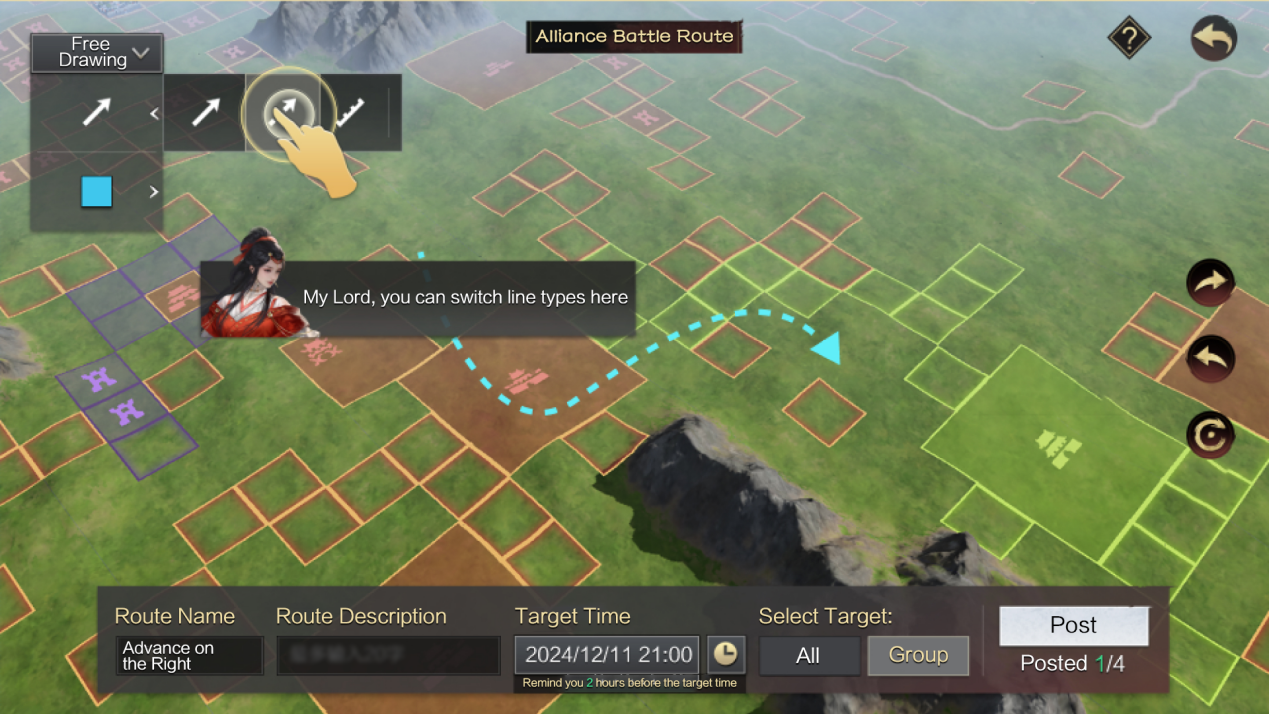The width and height of the screenshot is (1269, 714).
Task: Select the dashed arrow line type
Action: (283, 112)
